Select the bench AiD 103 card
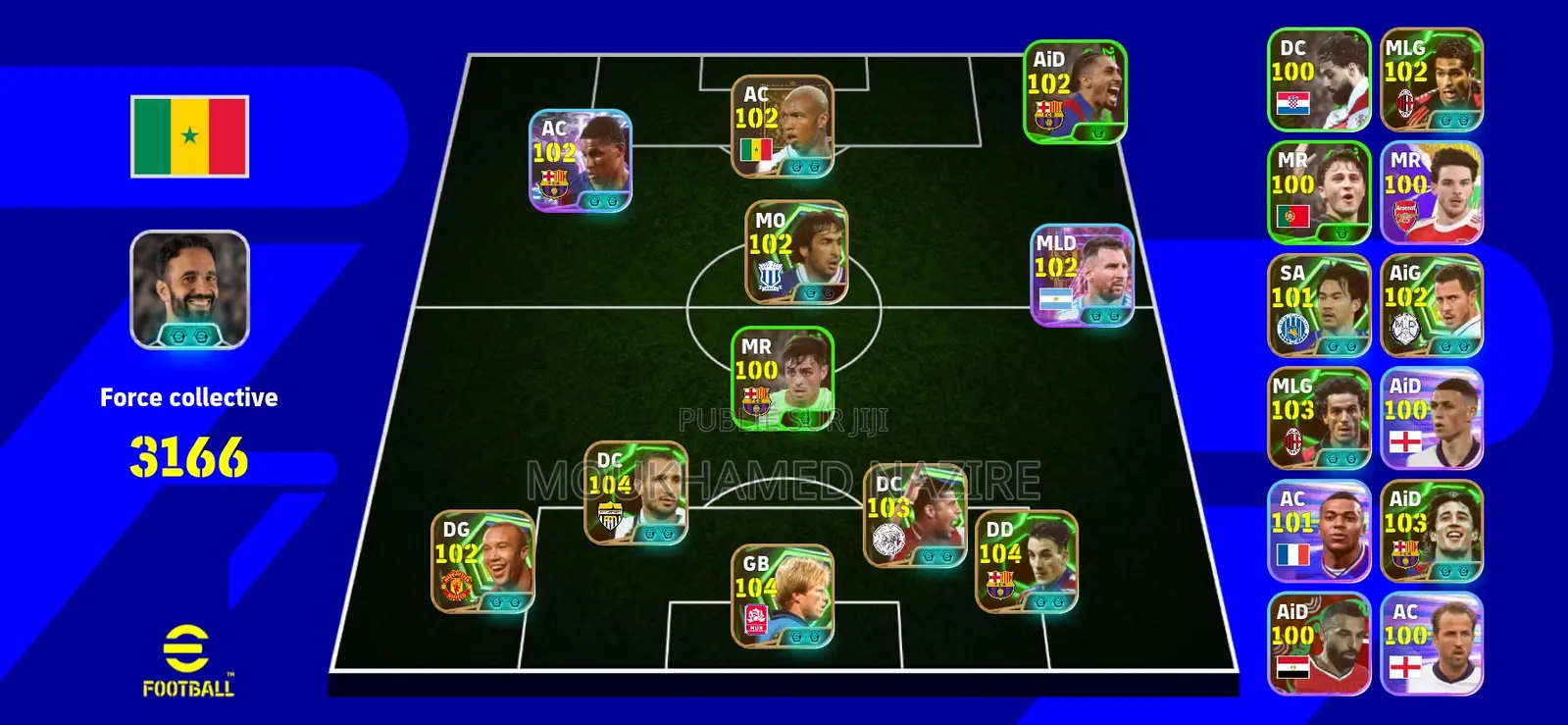Screen dimensions: 1568x725 click(1430, 530)
